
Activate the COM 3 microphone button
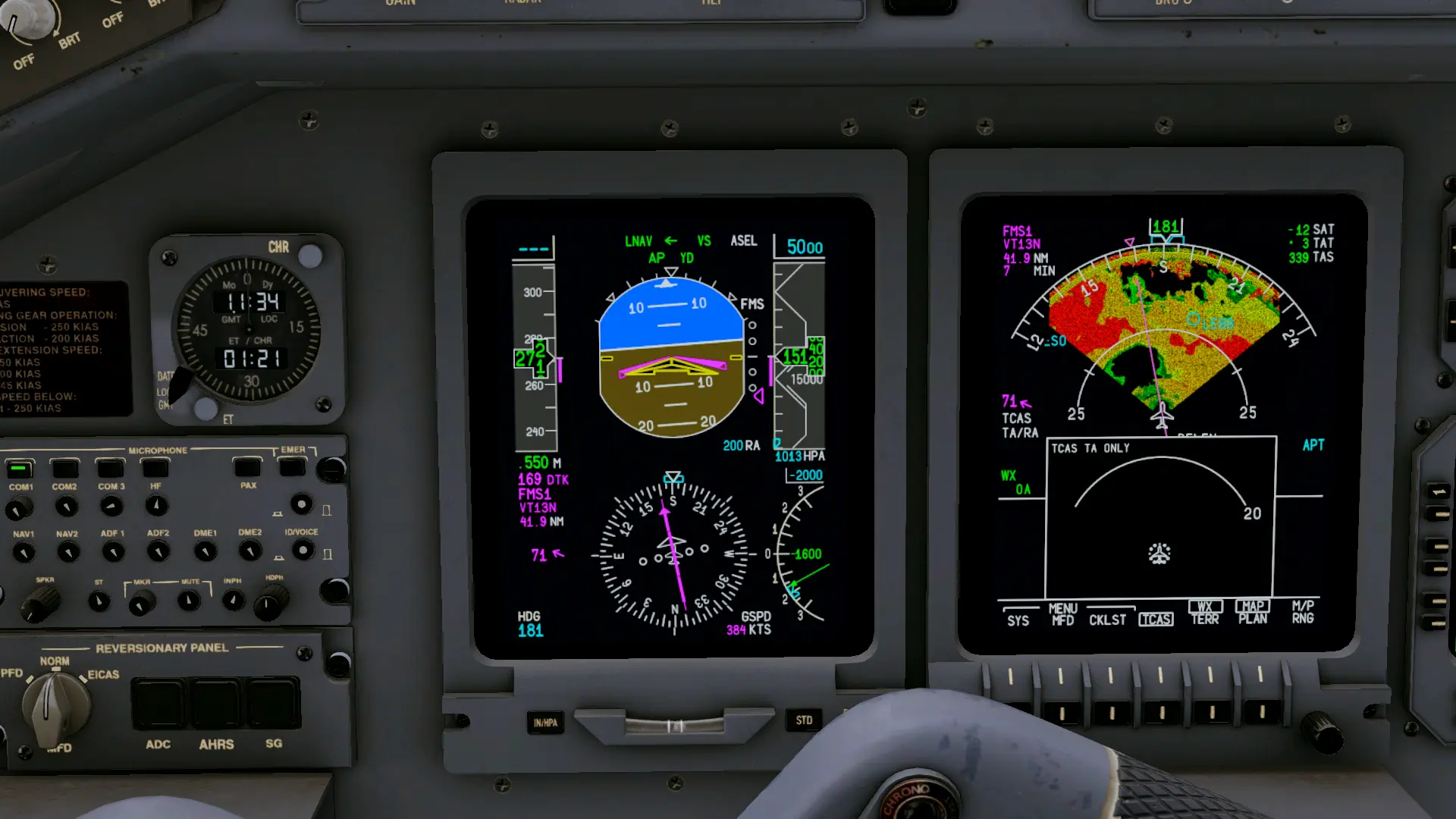coord(111,469)
